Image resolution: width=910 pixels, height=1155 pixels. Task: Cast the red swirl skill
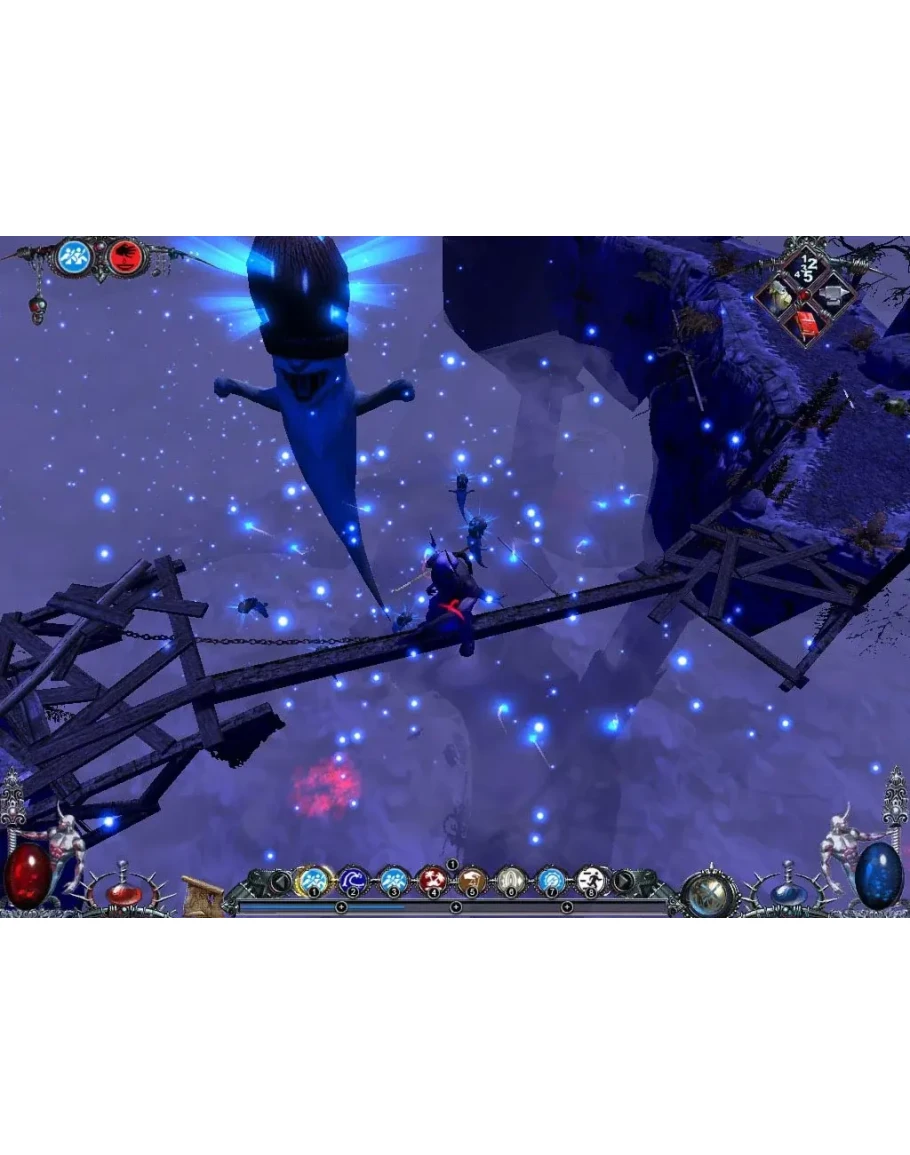(x=433, y=880)
